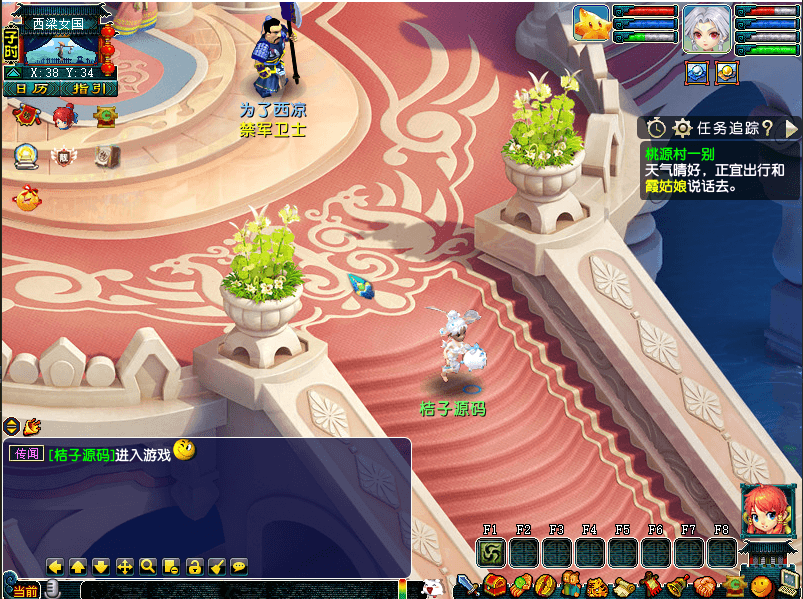The width and height of the screenshot is (803, 599).
Task: Open the smiley face emote icon
Action: (x=762, y=585)
